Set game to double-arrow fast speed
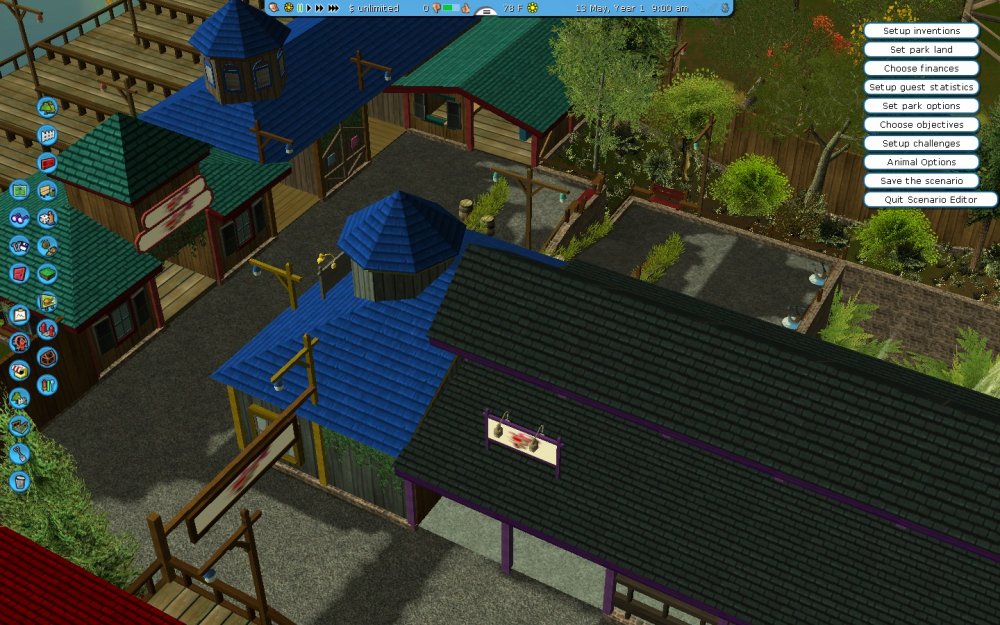Viewport: 1000px width, 625px height. point(319,8)
